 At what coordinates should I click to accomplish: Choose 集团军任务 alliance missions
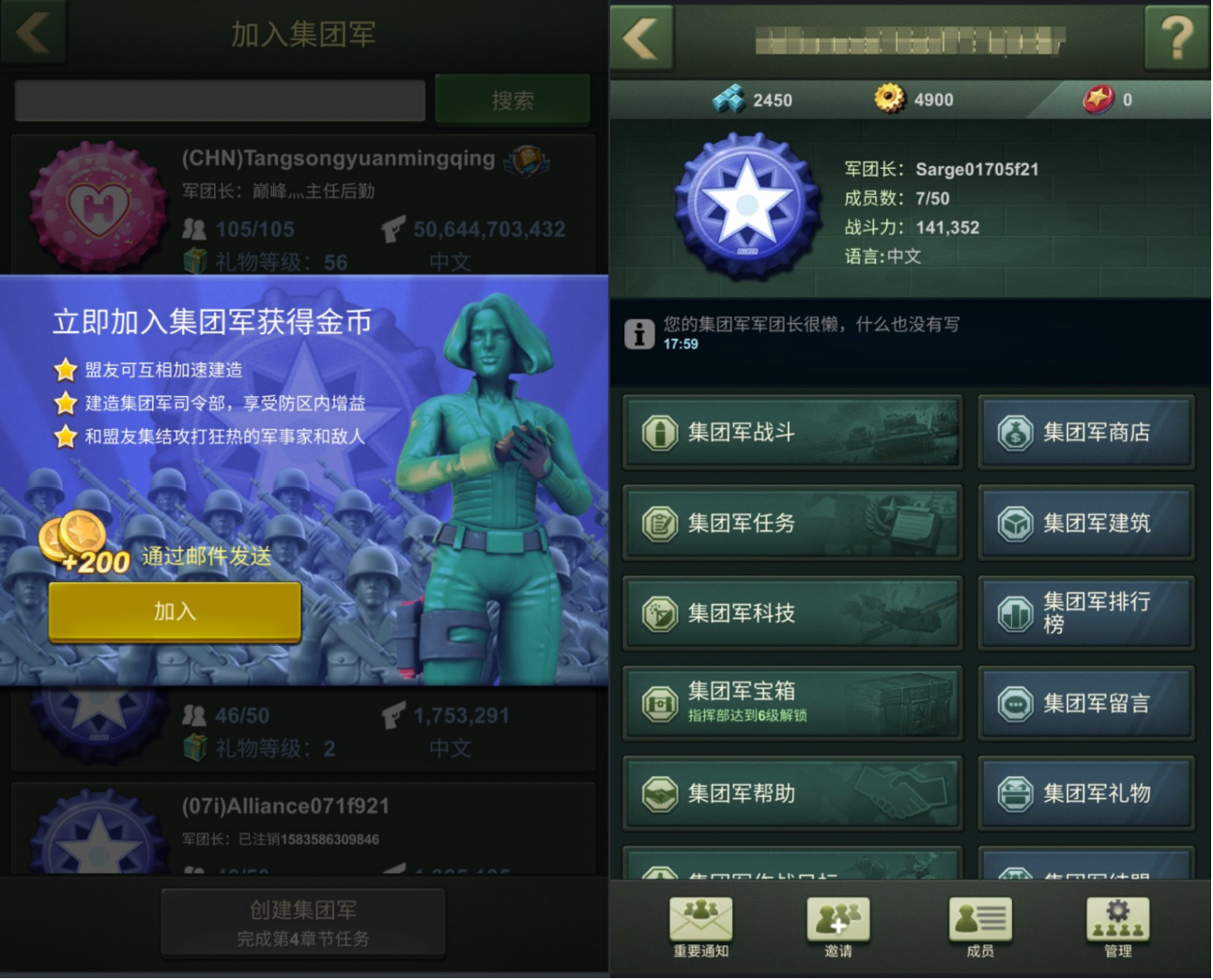(x=792, y=523)
